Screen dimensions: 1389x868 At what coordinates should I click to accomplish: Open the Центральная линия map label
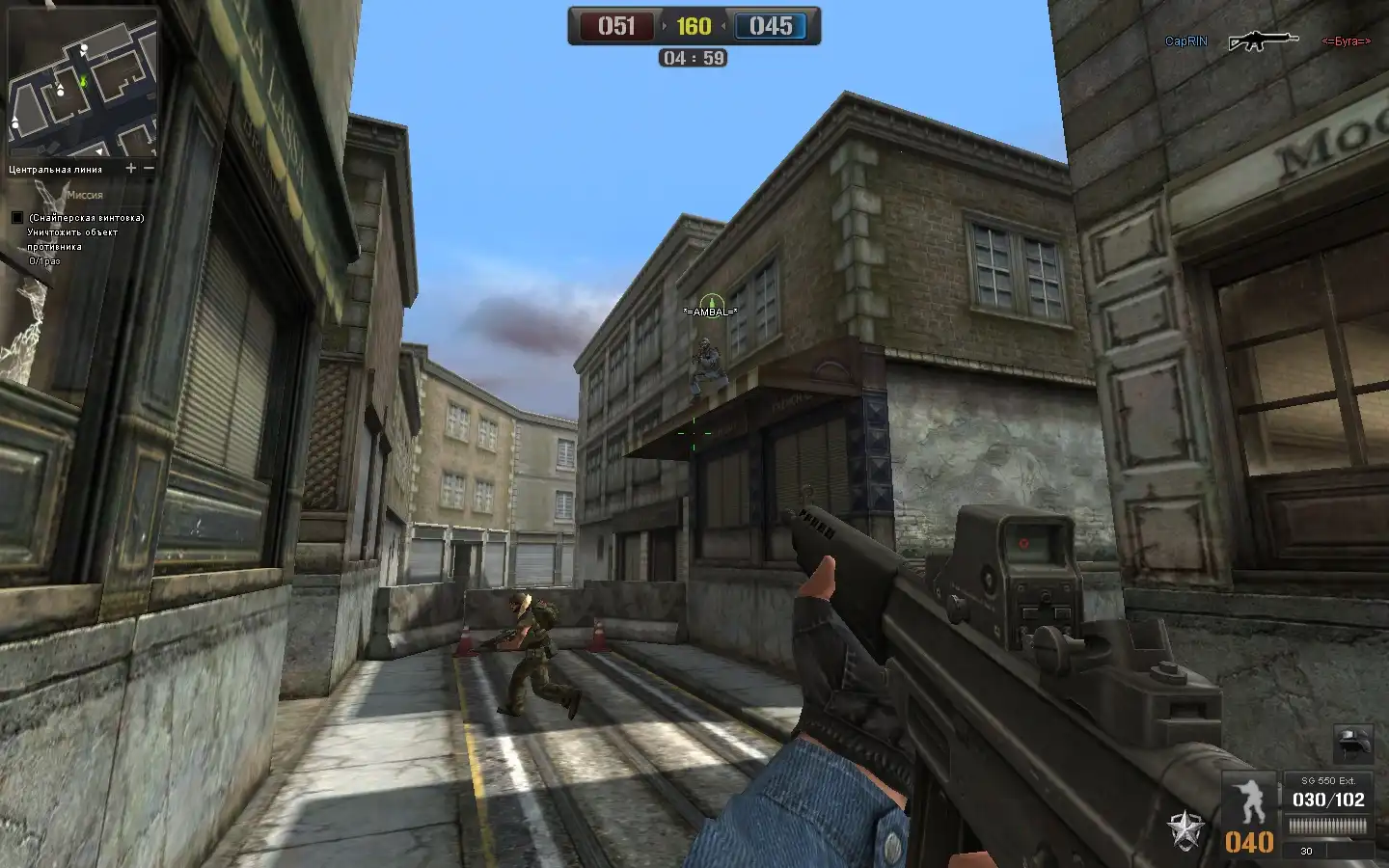click(x=56, y=170)
